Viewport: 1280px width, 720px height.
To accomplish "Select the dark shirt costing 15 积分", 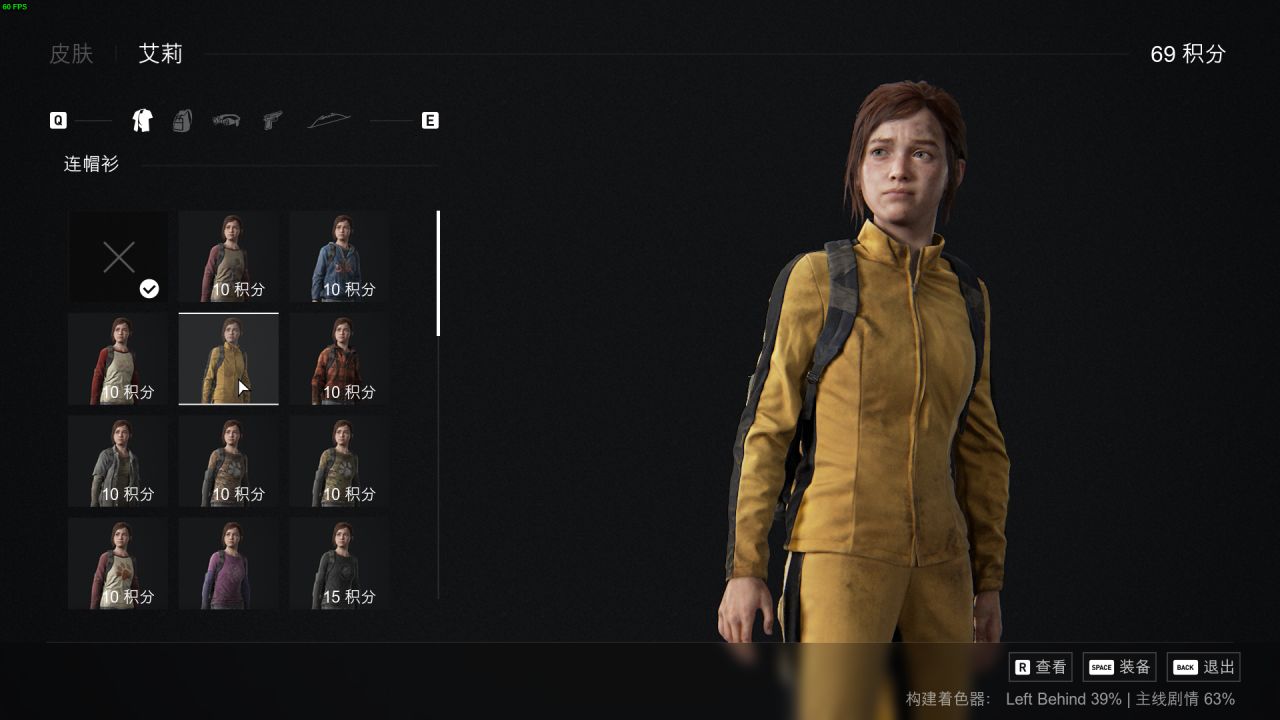I will (x=339, y=563).
